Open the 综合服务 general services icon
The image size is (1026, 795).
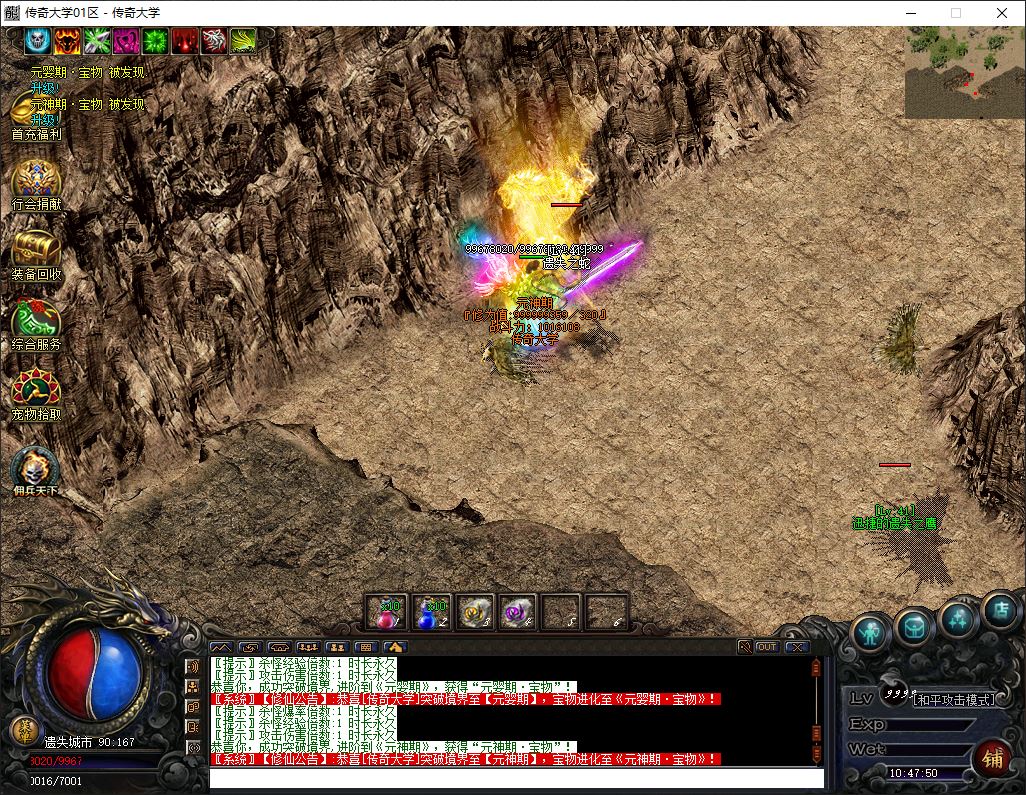[x=36, y=321]
